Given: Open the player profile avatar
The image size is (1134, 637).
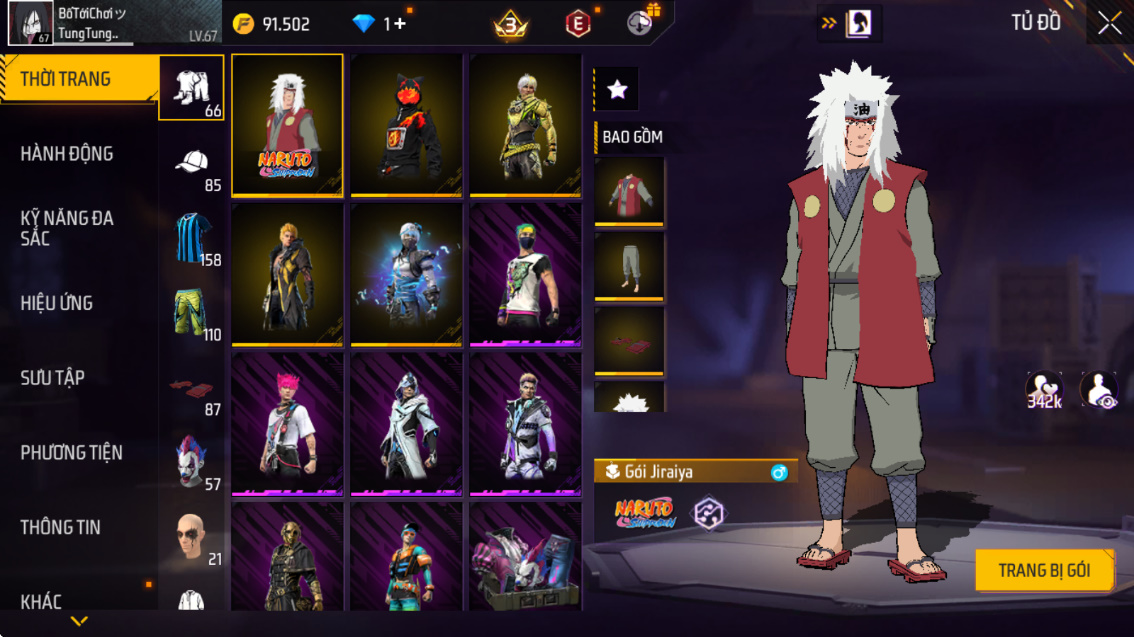Looking at the screenshot, I should coord(31,23).
